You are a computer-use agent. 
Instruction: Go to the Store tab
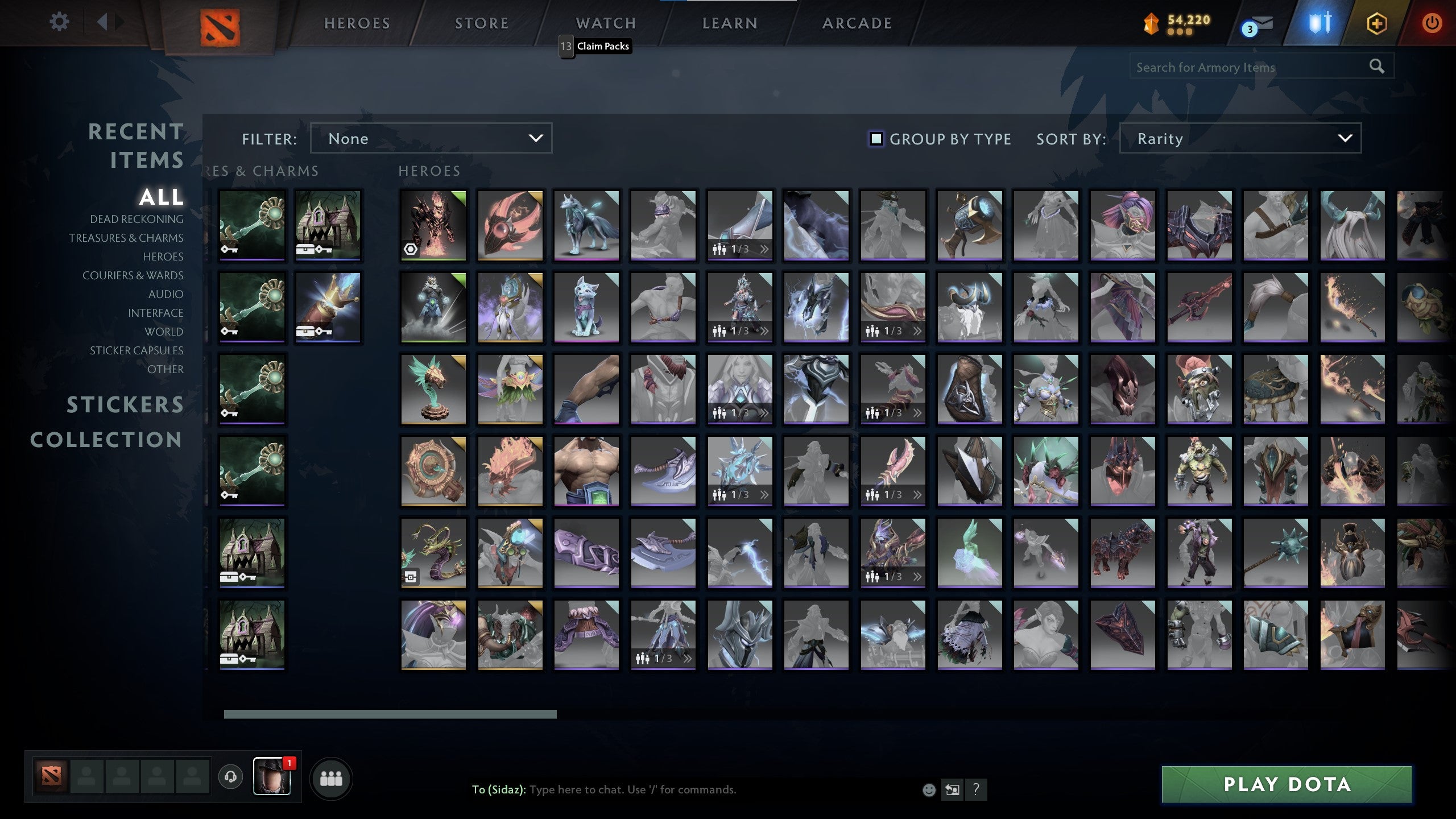point(482,23)
